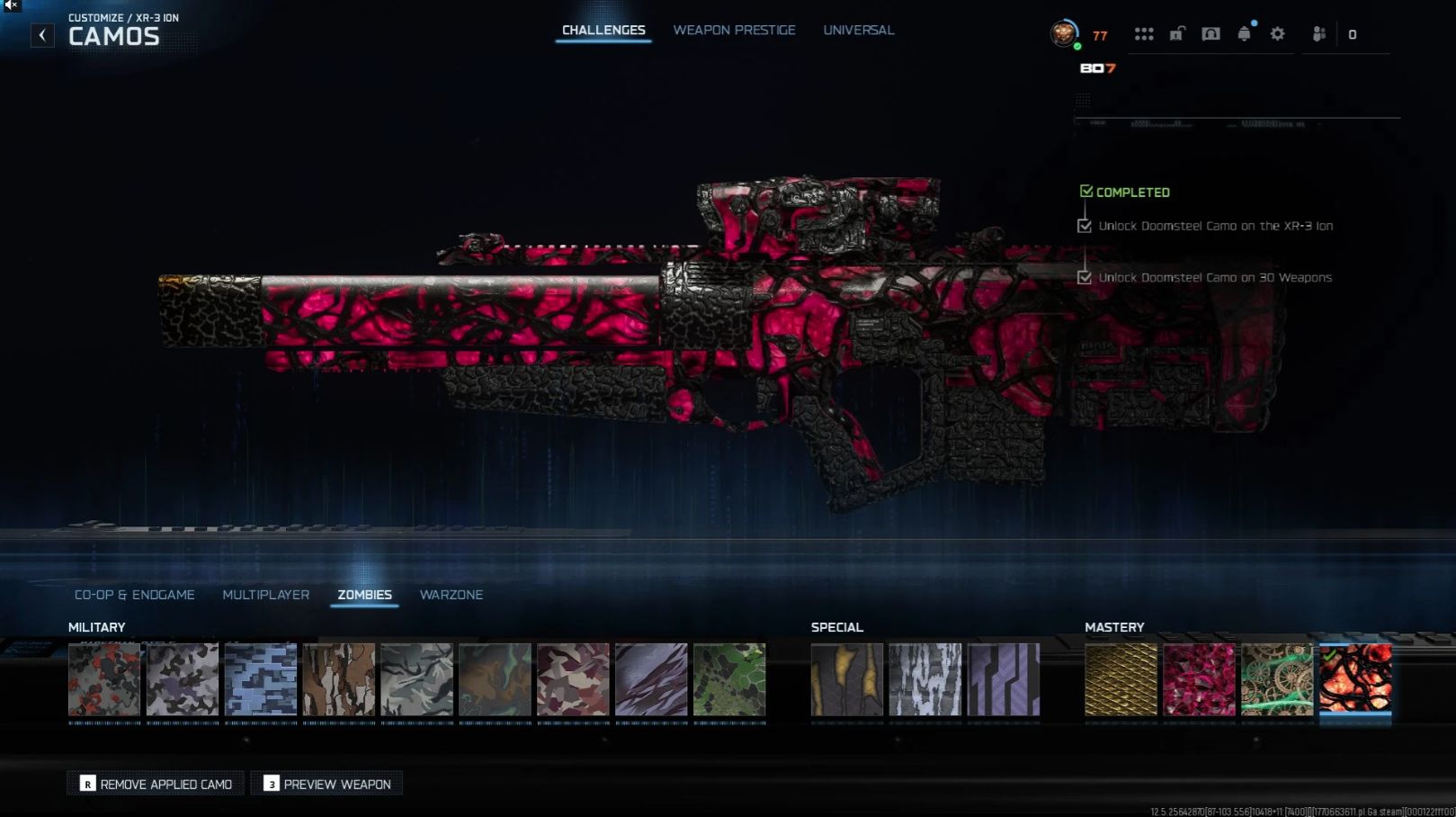Remove the applied camo
Image resolution: width=1456 pixels, height=817 pixels.
[156, 784]
